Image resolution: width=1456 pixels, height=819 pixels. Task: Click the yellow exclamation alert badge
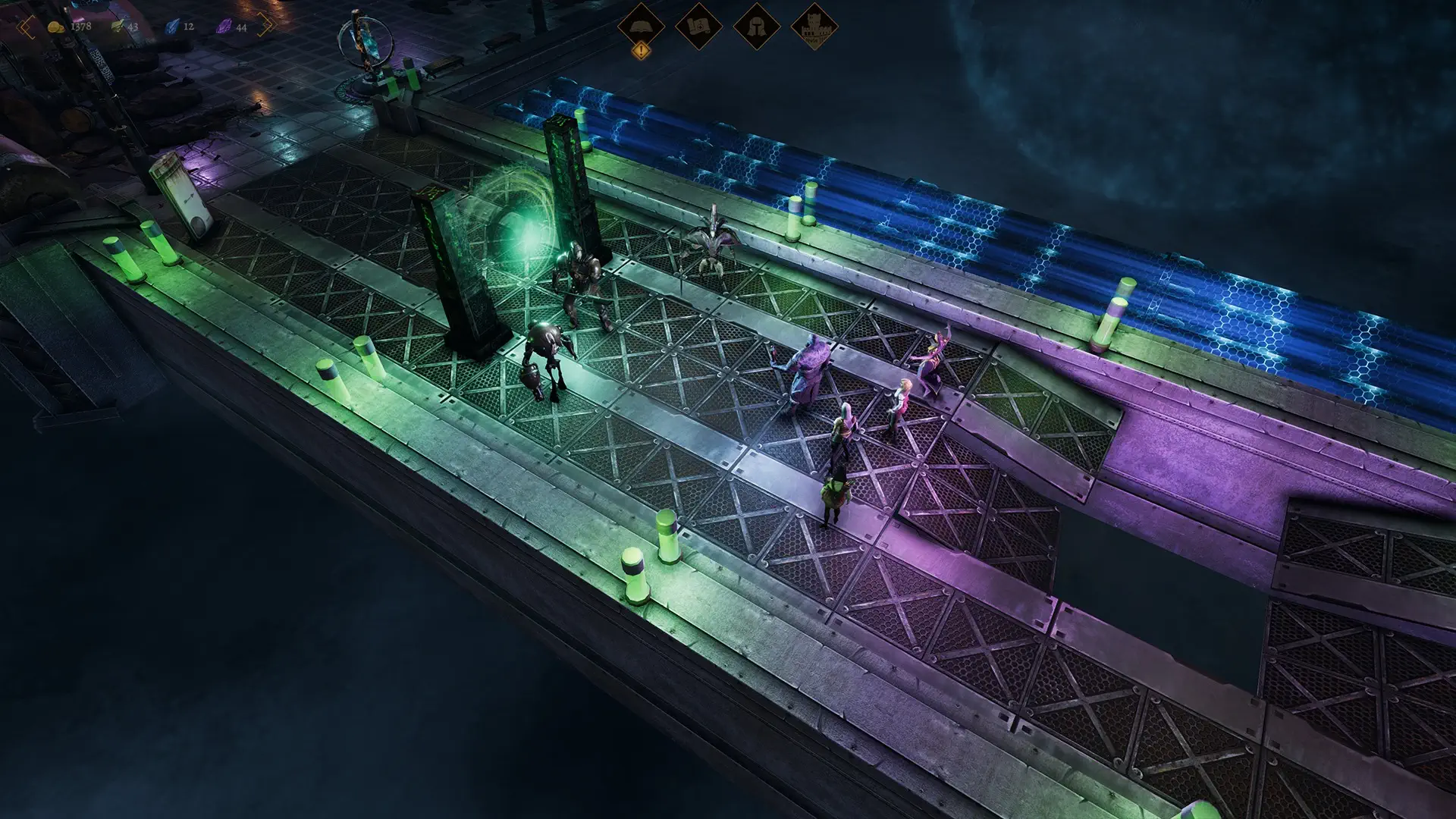tap(642, 52)
